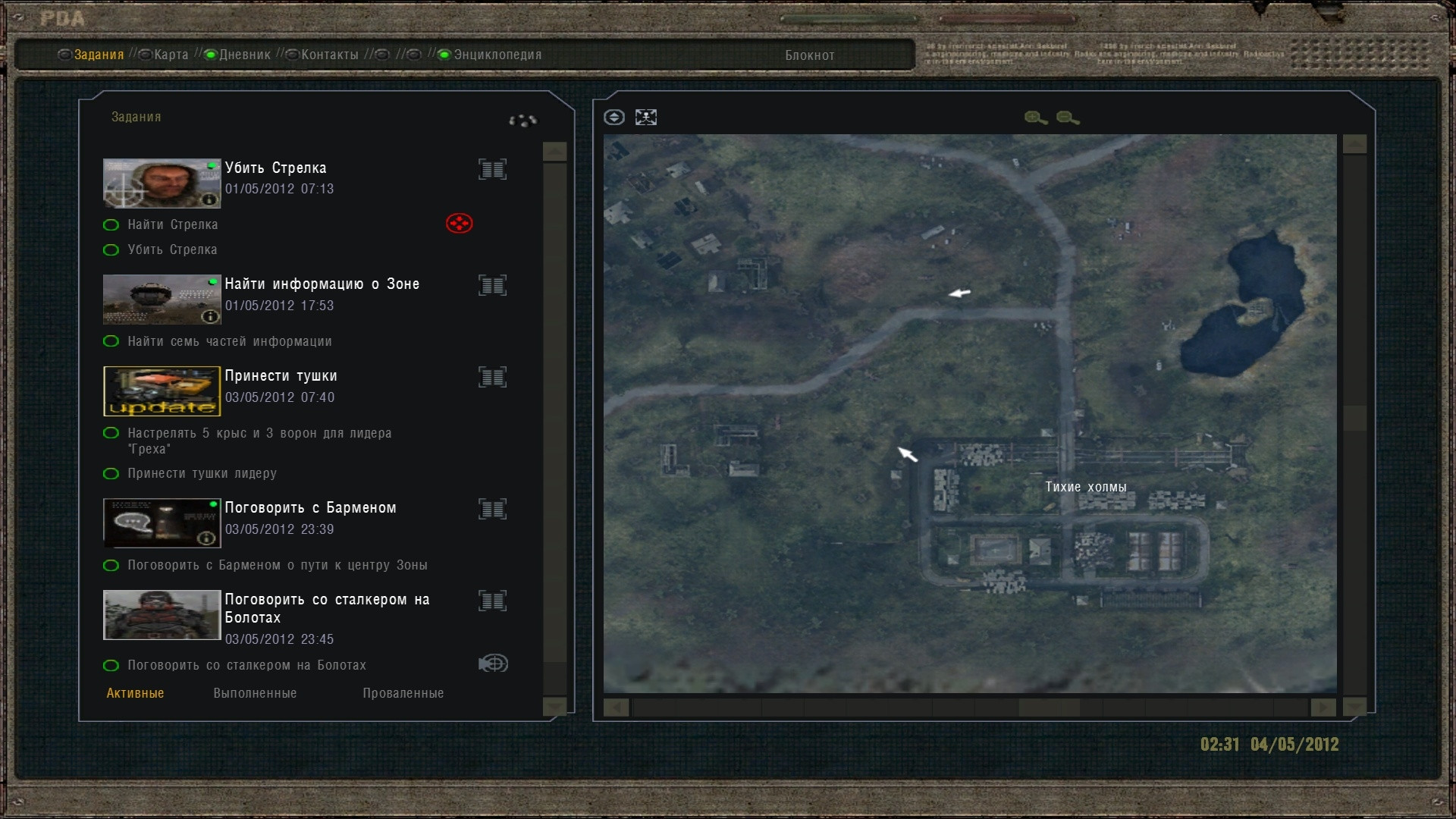The height and width of the screenshot is (819, 1456).
Task: Show Выполненные completed tasks
Action: [255, 693]
